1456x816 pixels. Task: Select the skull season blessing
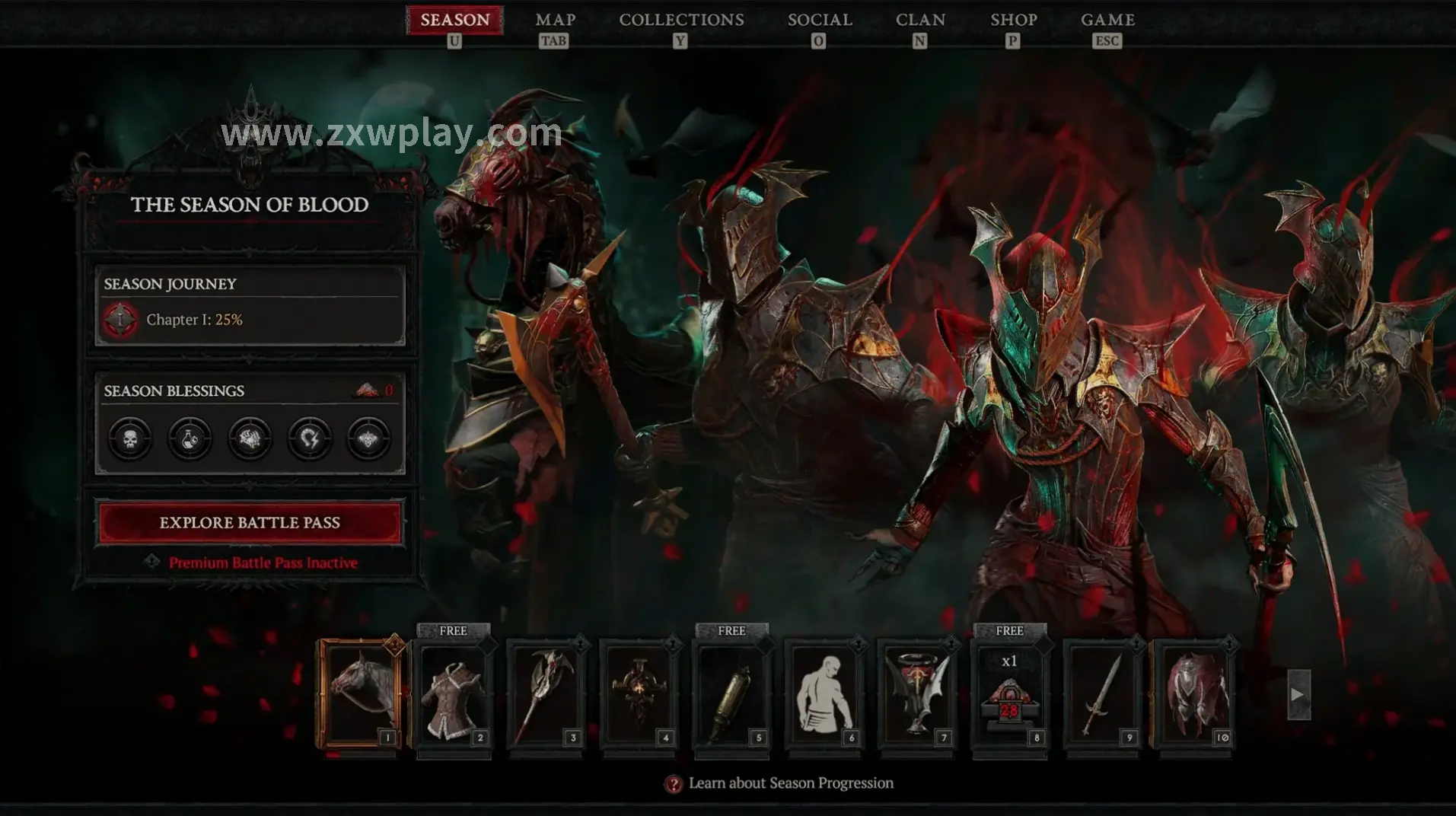coord(130,438)
